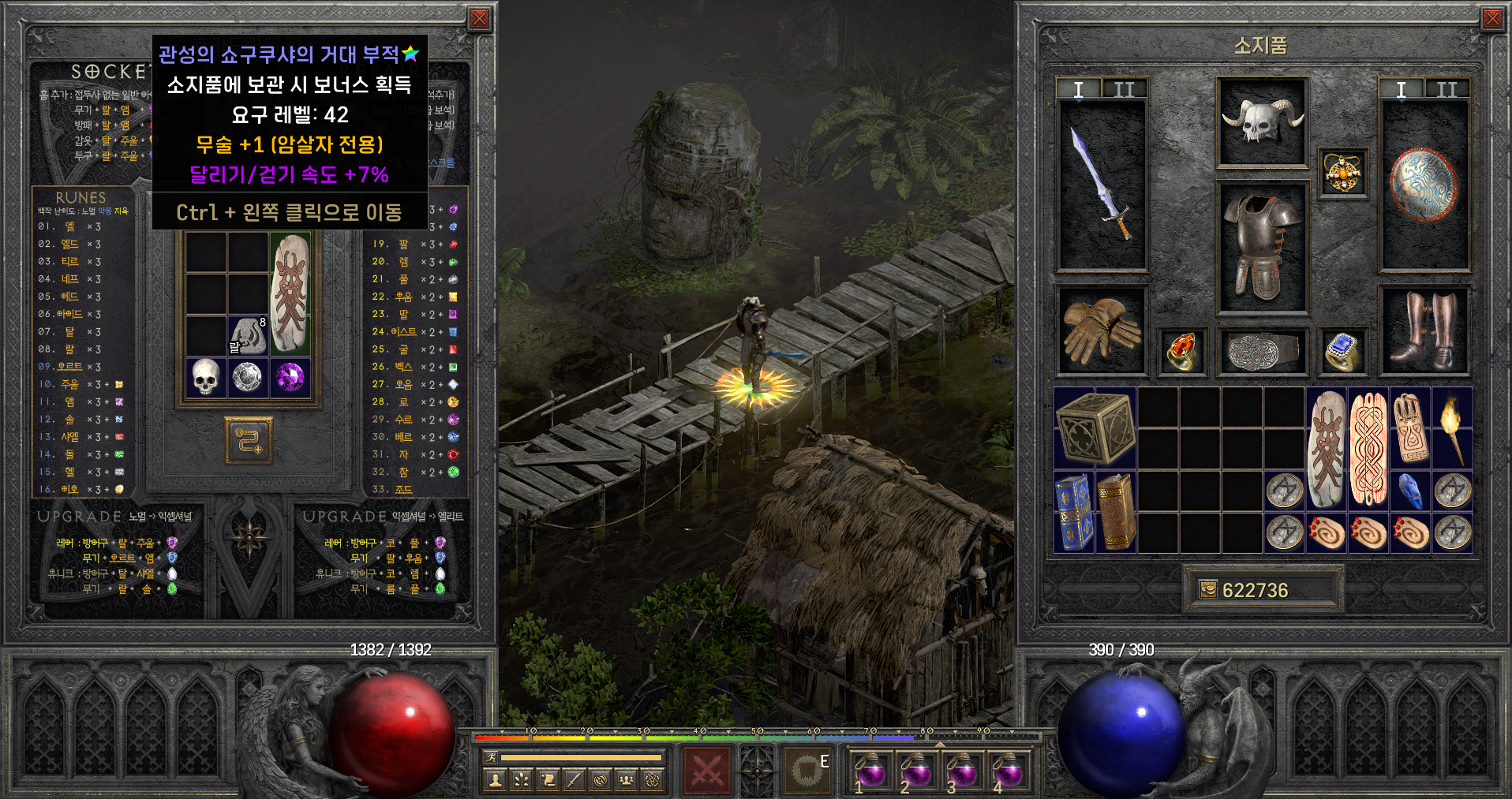The image size is (1512, 799).
Task: Pick the flaming torch charm
Action: tap(1452, 428)
